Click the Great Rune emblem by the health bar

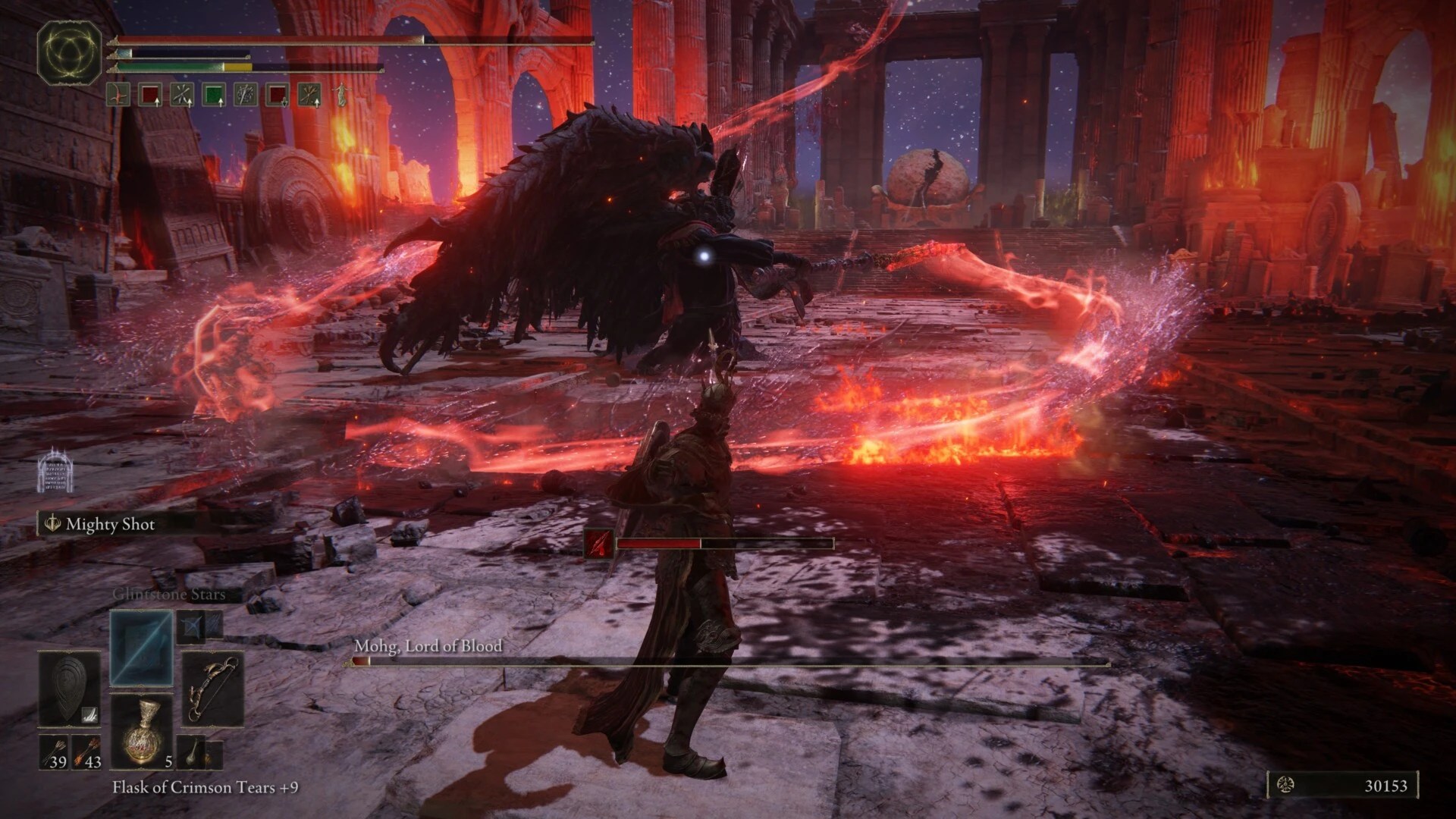[x=70, y=52]
